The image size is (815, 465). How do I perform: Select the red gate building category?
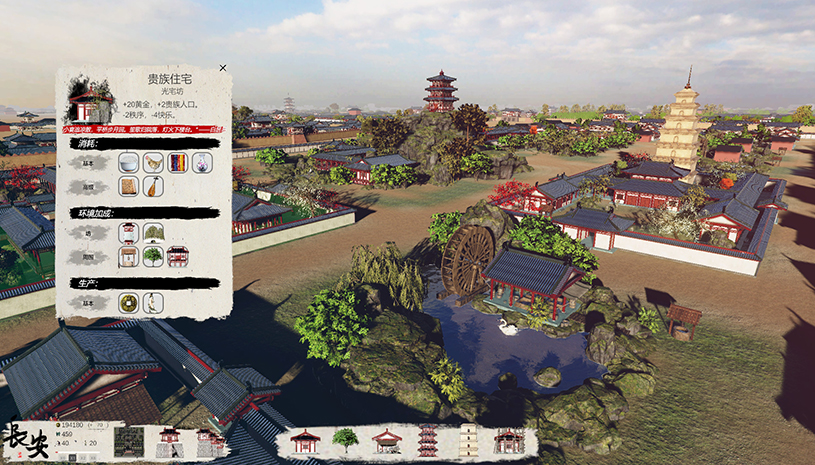pyautogui.click(x=169, y=441)
